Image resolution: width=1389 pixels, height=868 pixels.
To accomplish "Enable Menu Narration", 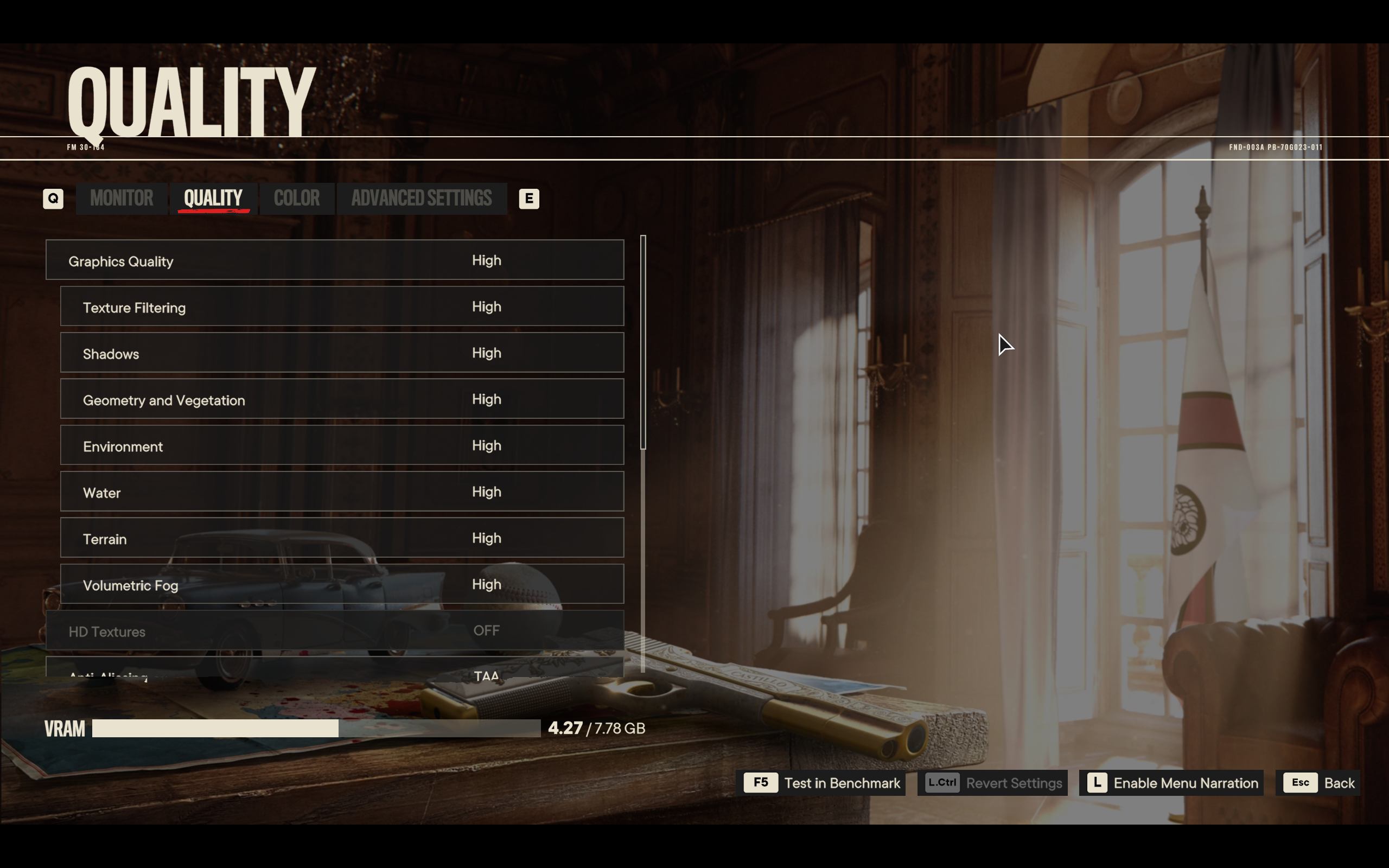I will (x=1171, y=783).
